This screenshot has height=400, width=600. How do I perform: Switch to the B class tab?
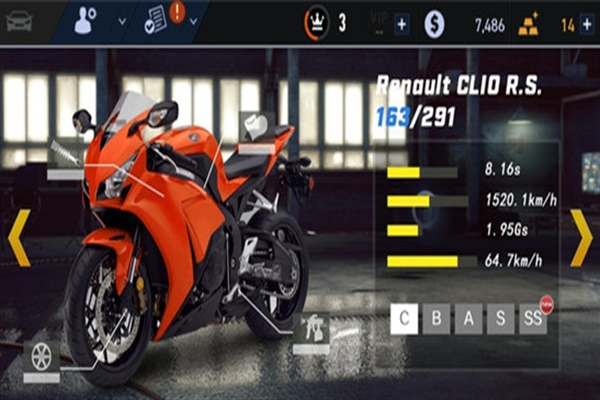(437, 320)
